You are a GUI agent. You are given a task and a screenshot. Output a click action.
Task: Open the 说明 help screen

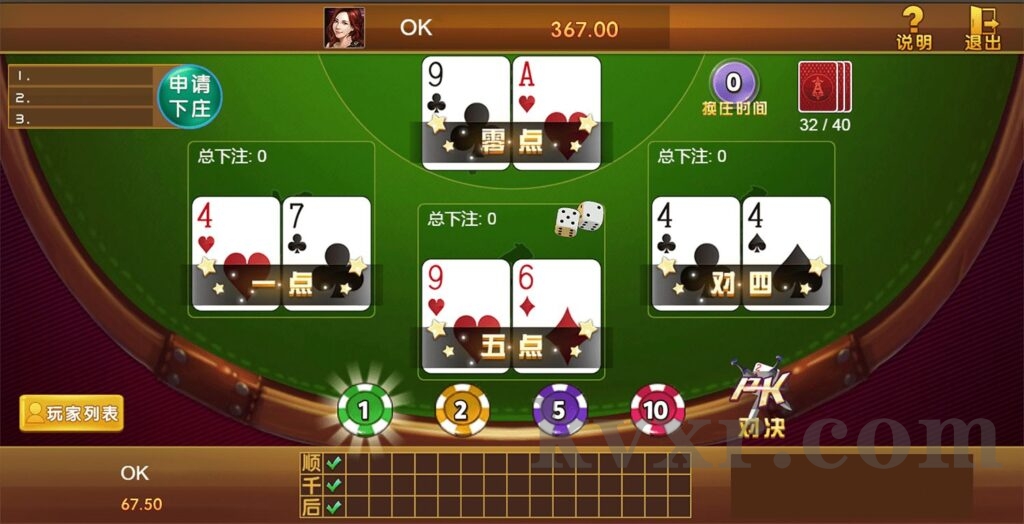pyautogui.click(x=913, y=27)
